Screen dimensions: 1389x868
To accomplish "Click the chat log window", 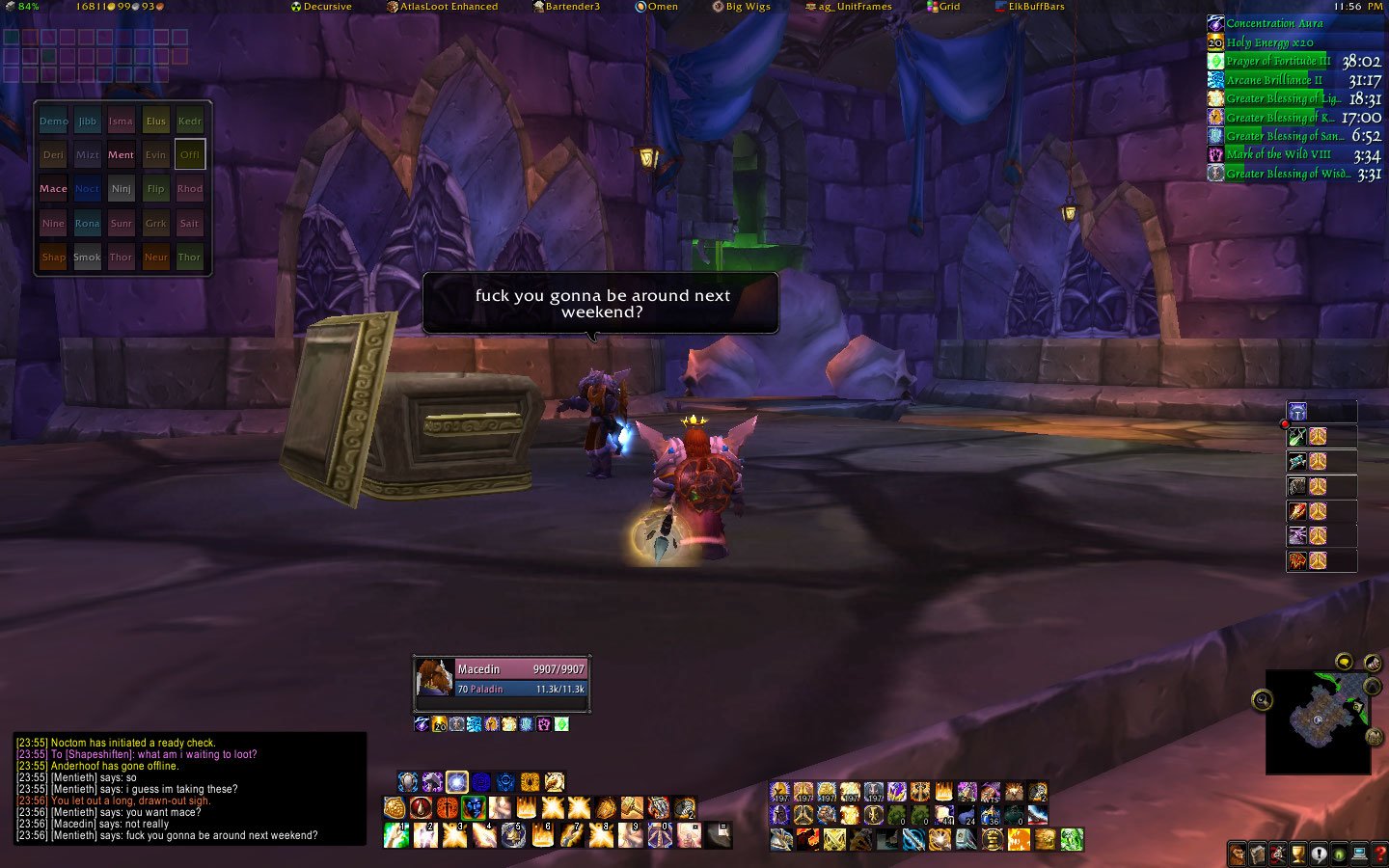I will coord(190,789).
